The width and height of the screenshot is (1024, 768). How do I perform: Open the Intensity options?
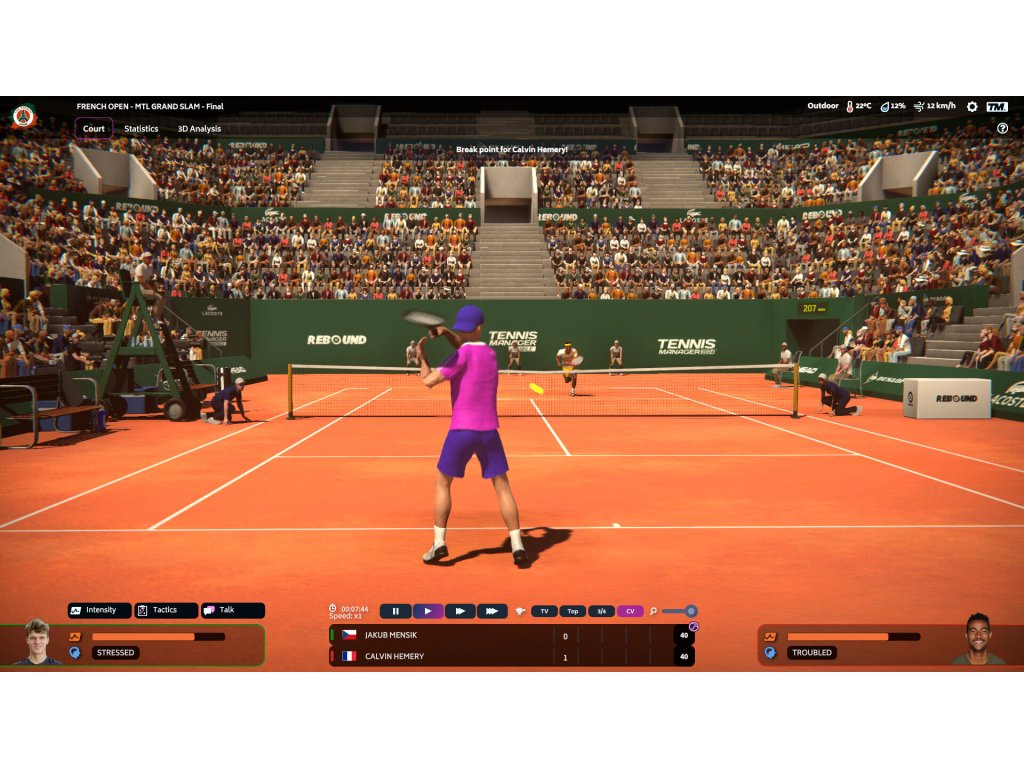tap(99, 610)
